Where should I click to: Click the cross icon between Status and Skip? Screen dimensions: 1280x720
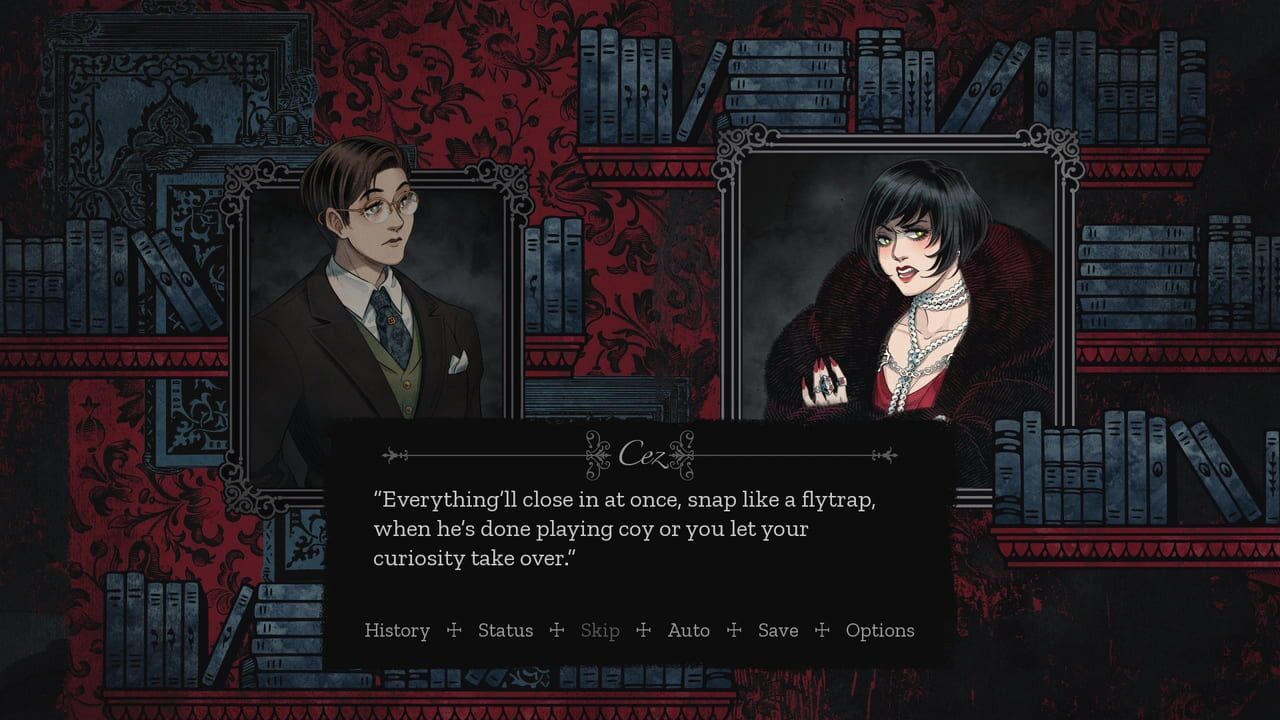coord(556,631)
